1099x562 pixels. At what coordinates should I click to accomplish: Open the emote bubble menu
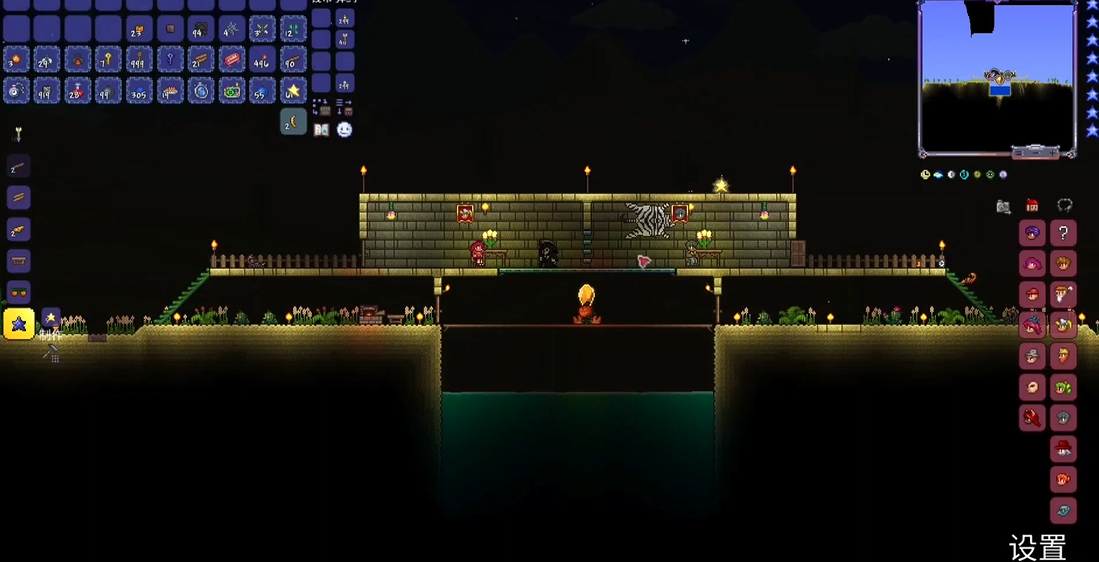click(345, 130)
